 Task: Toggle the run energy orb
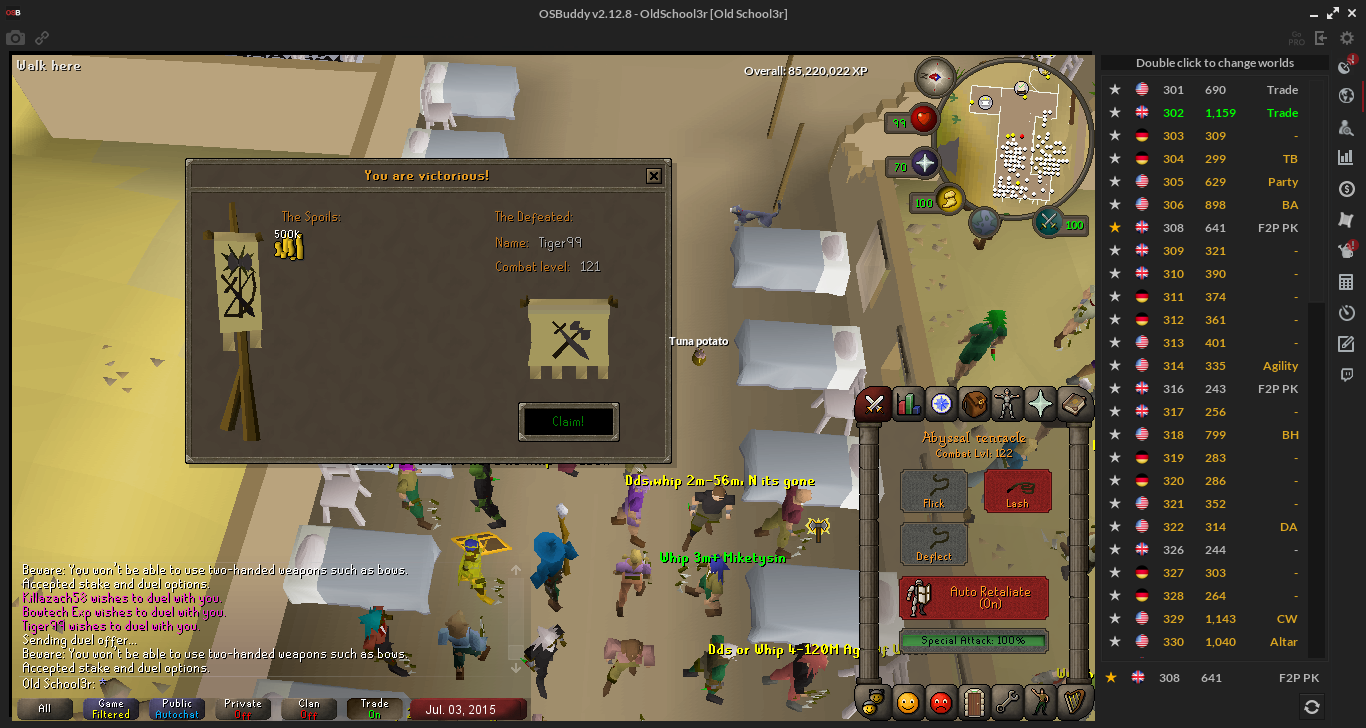click(949, 199)
